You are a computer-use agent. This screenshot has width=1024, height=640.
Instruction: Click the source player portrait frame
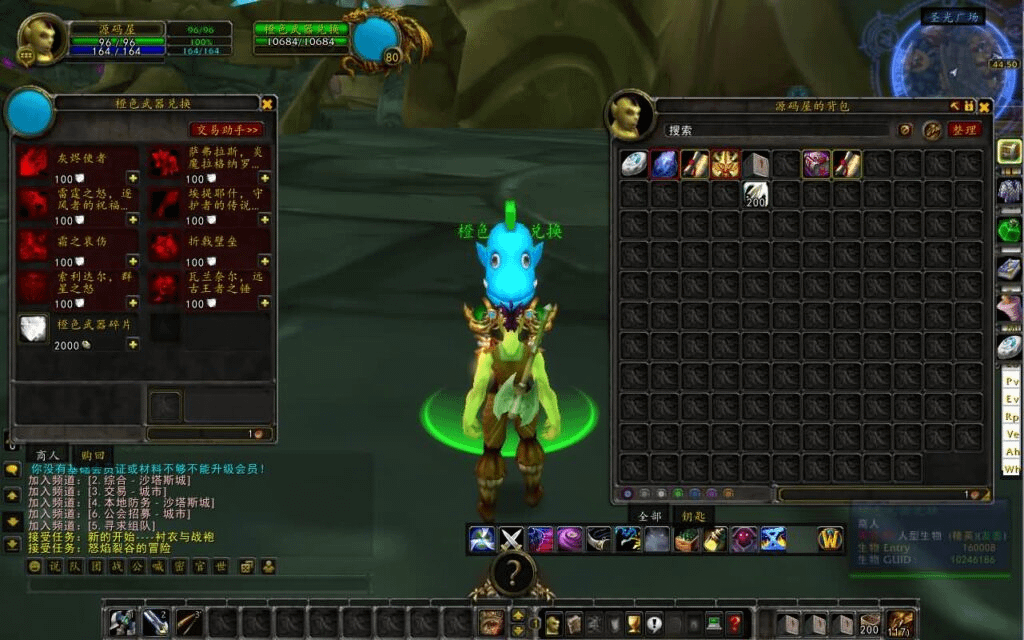click(42, 40)
